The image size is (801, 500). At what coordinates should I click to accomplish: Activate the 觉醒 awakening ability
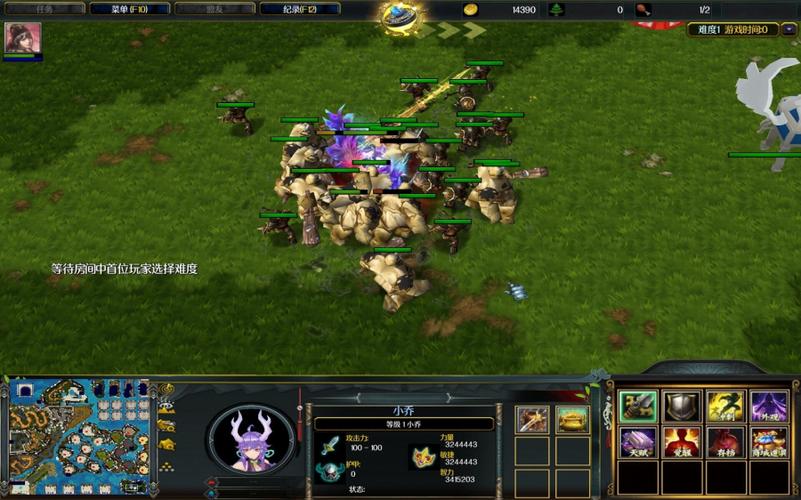coord(680,441)
